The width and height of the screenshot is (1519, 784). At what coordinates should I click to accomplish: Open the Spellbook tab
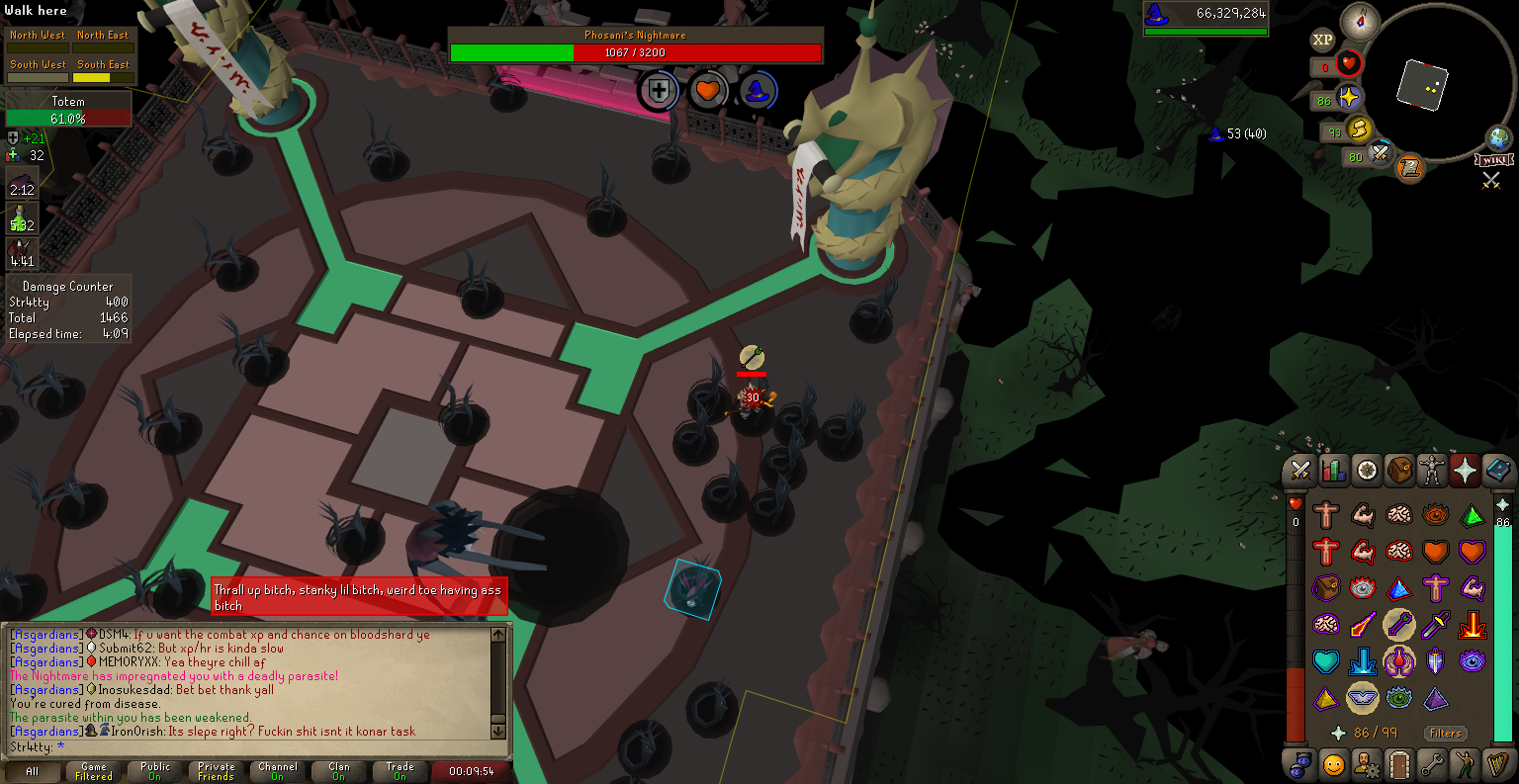click(1498, 471)
